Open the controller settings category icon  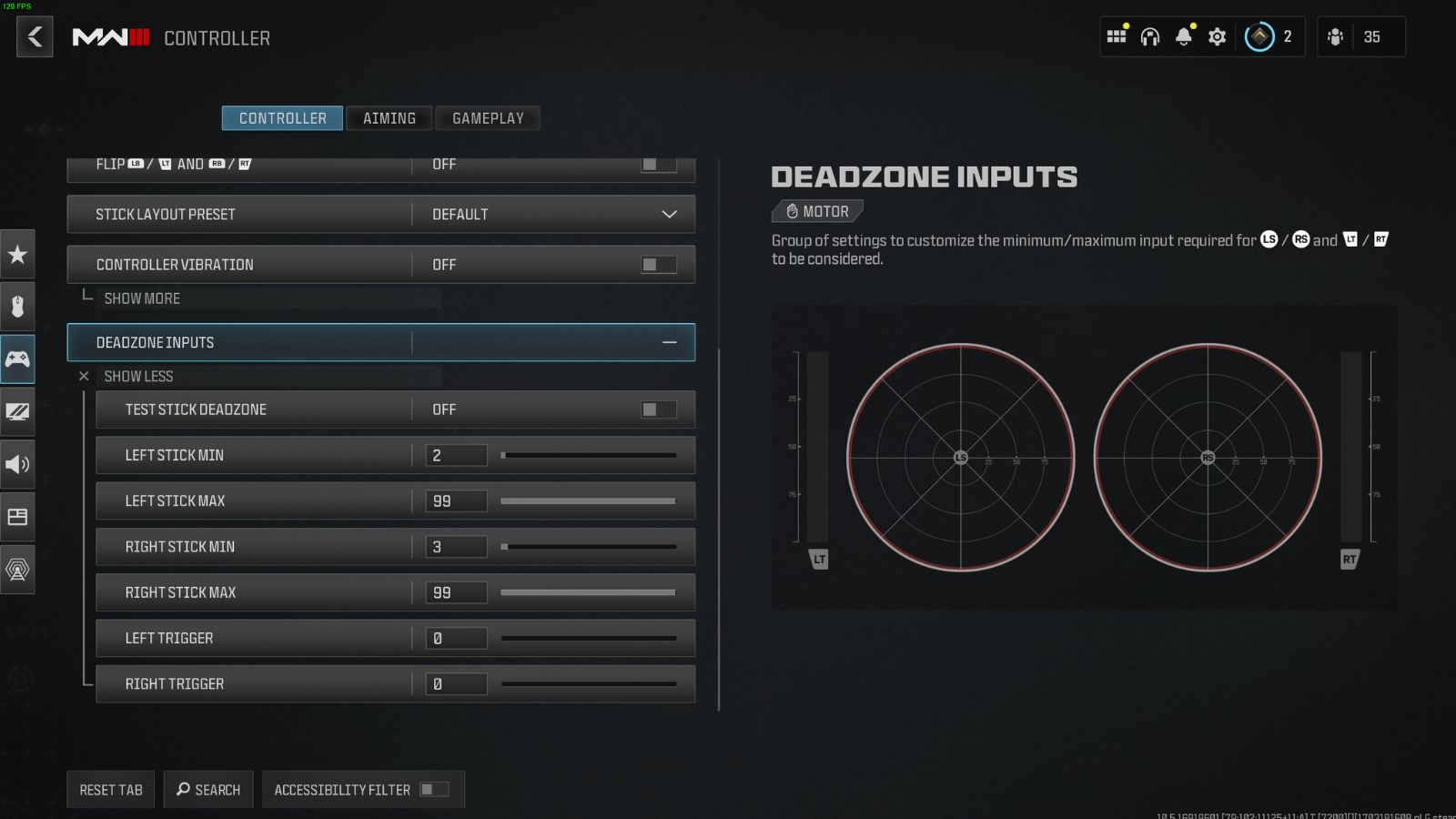[x=17, y=359]
